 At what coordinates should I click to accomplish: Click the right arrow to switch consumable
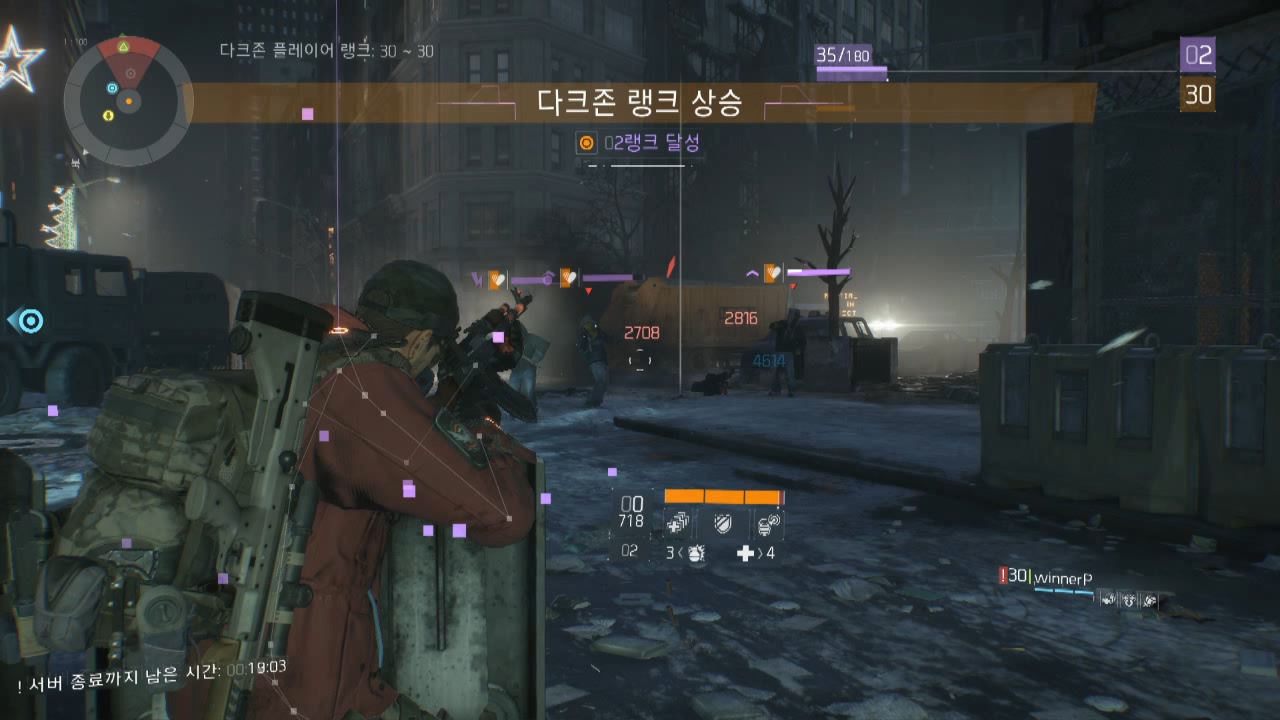pyautogui.click(x=764, y=553)
